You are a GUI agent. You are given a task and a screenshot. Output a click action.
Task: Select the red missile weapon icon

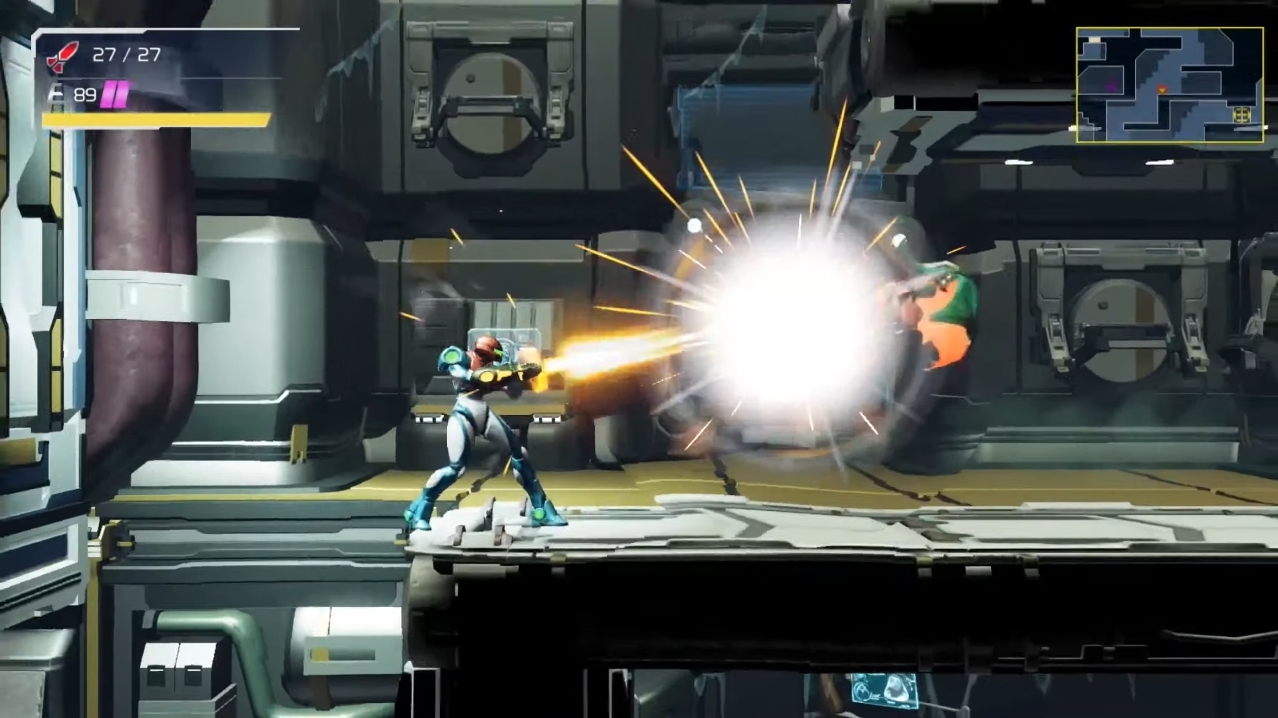pyautogui.click(x=62, y=57)
